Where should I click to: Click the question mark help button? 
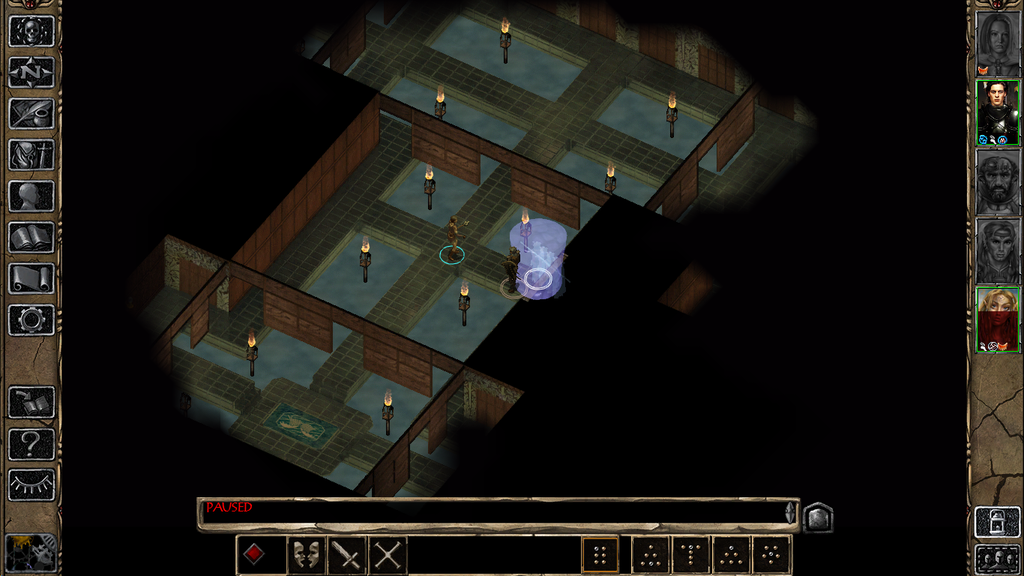[x=31, y=443]
